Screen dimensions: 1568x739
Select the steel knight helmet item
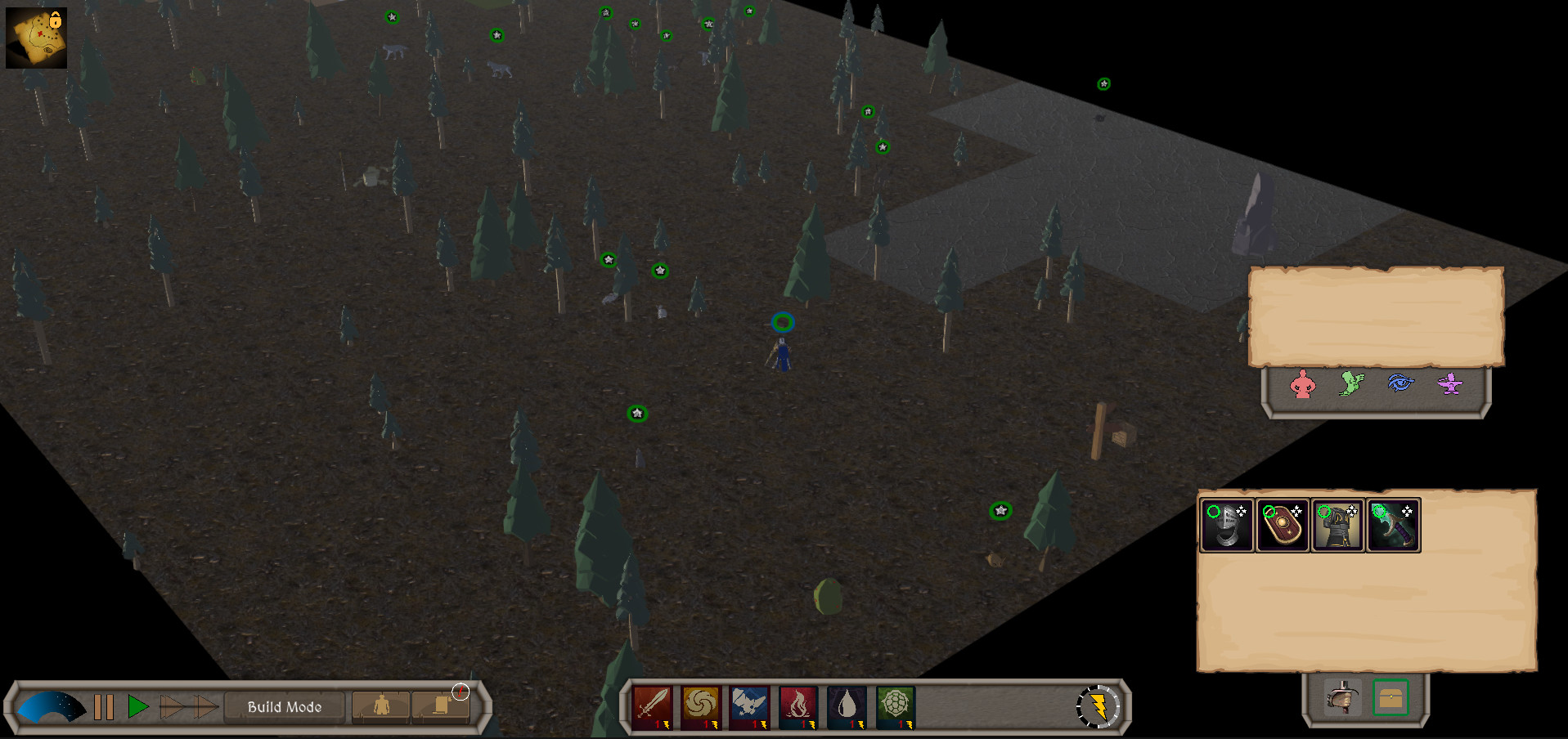click(1226, 525)
